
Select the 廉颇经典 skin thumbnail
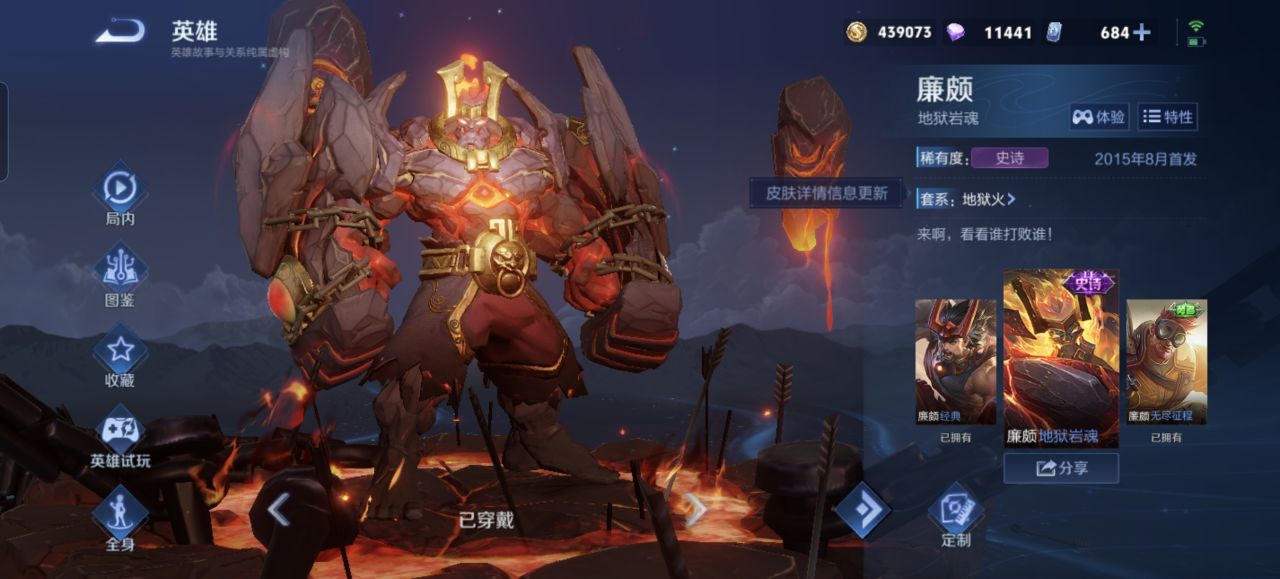pos(956,362)
